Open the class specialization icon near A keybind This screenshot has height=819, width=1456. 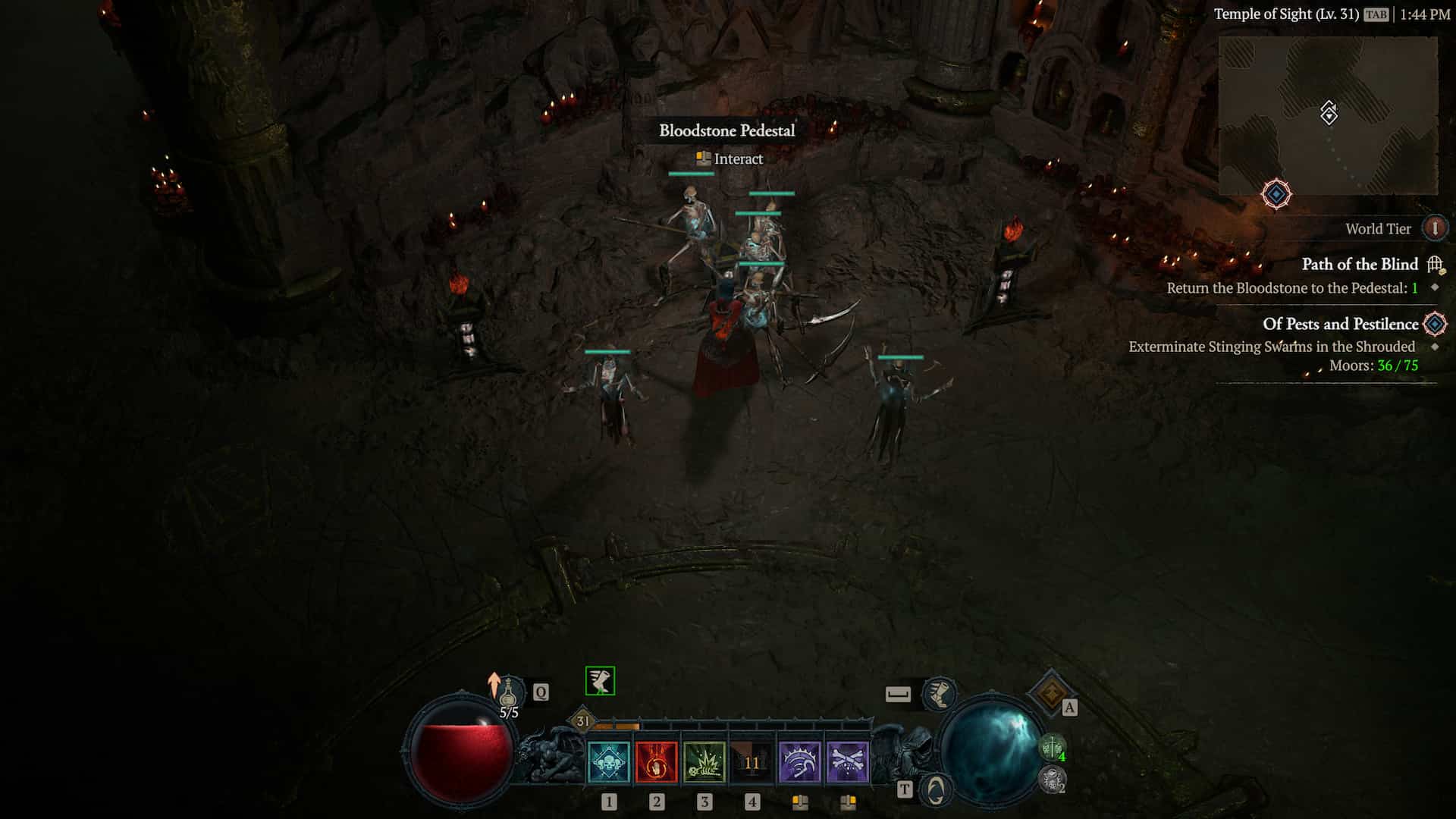1052,692
